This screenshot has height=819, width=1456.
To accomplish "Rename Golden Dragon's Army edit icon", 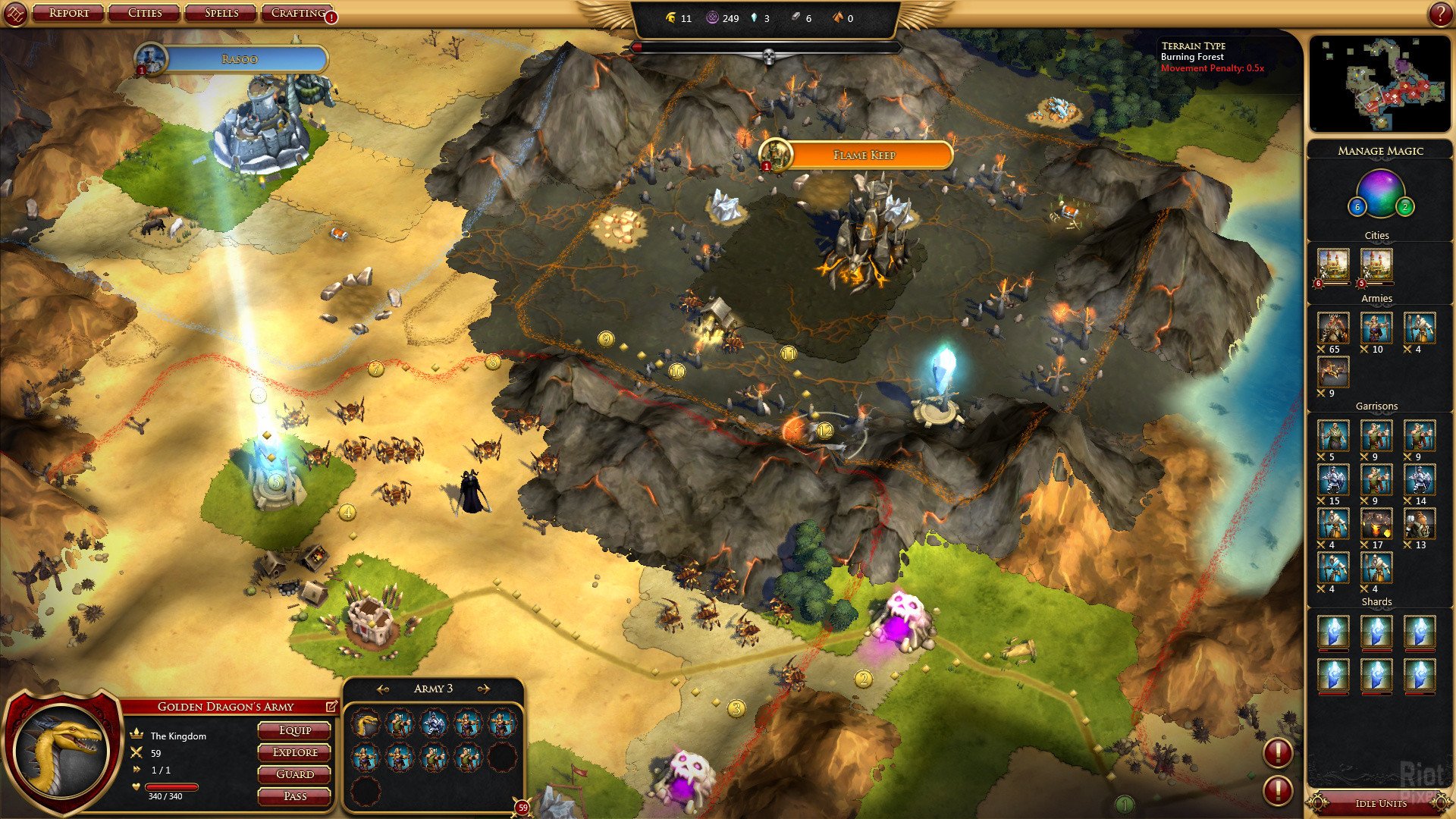I will click(x=331, y=706).
